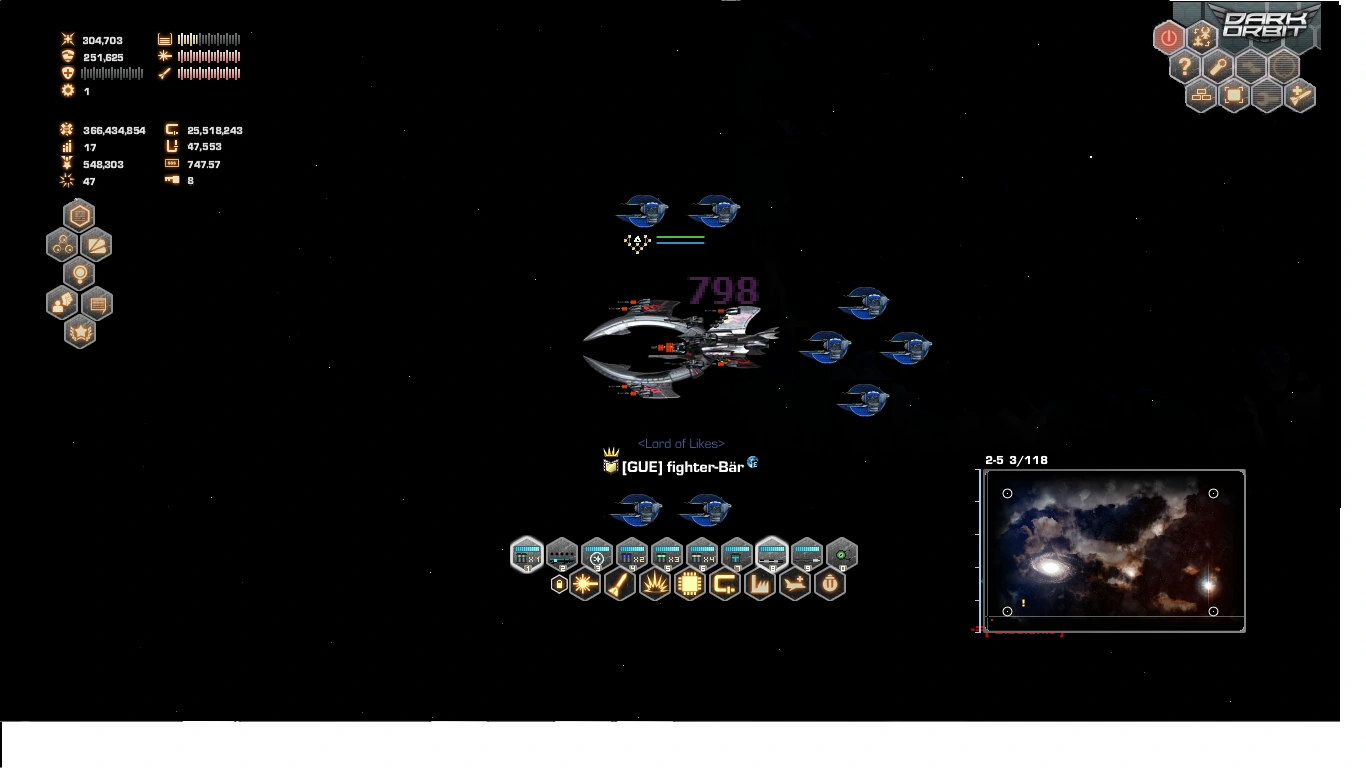Select the laser ammo in hotbar slot 1
1366x768 pixels.
(x=527, y=553)
